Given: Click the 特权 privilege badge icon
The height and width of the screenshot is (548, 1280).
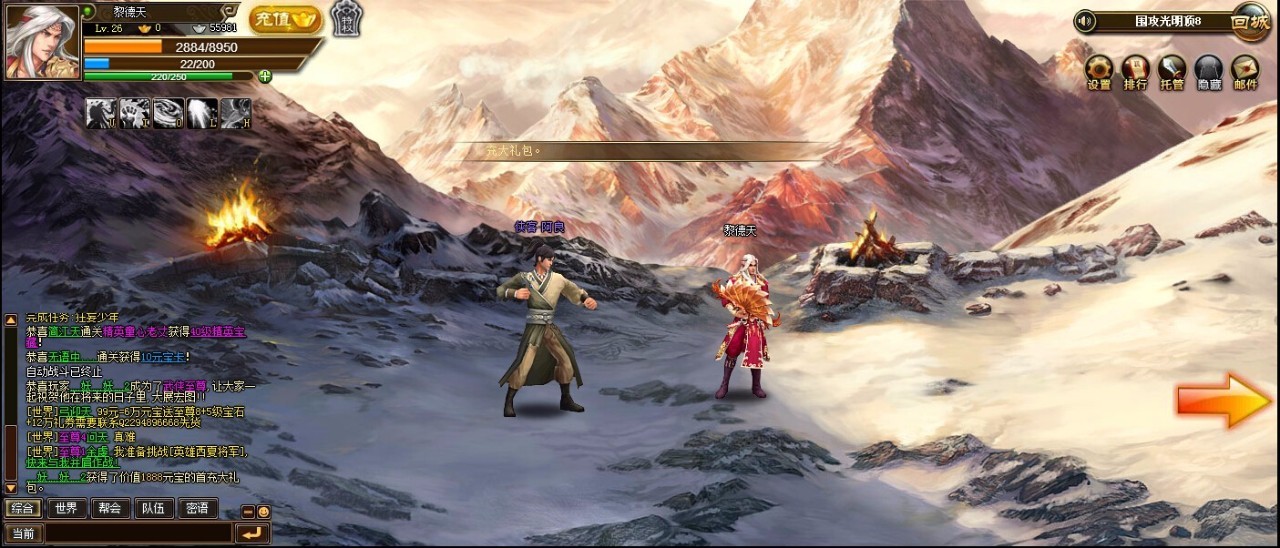Looking at the screenshot, I should tap(346, 18).
